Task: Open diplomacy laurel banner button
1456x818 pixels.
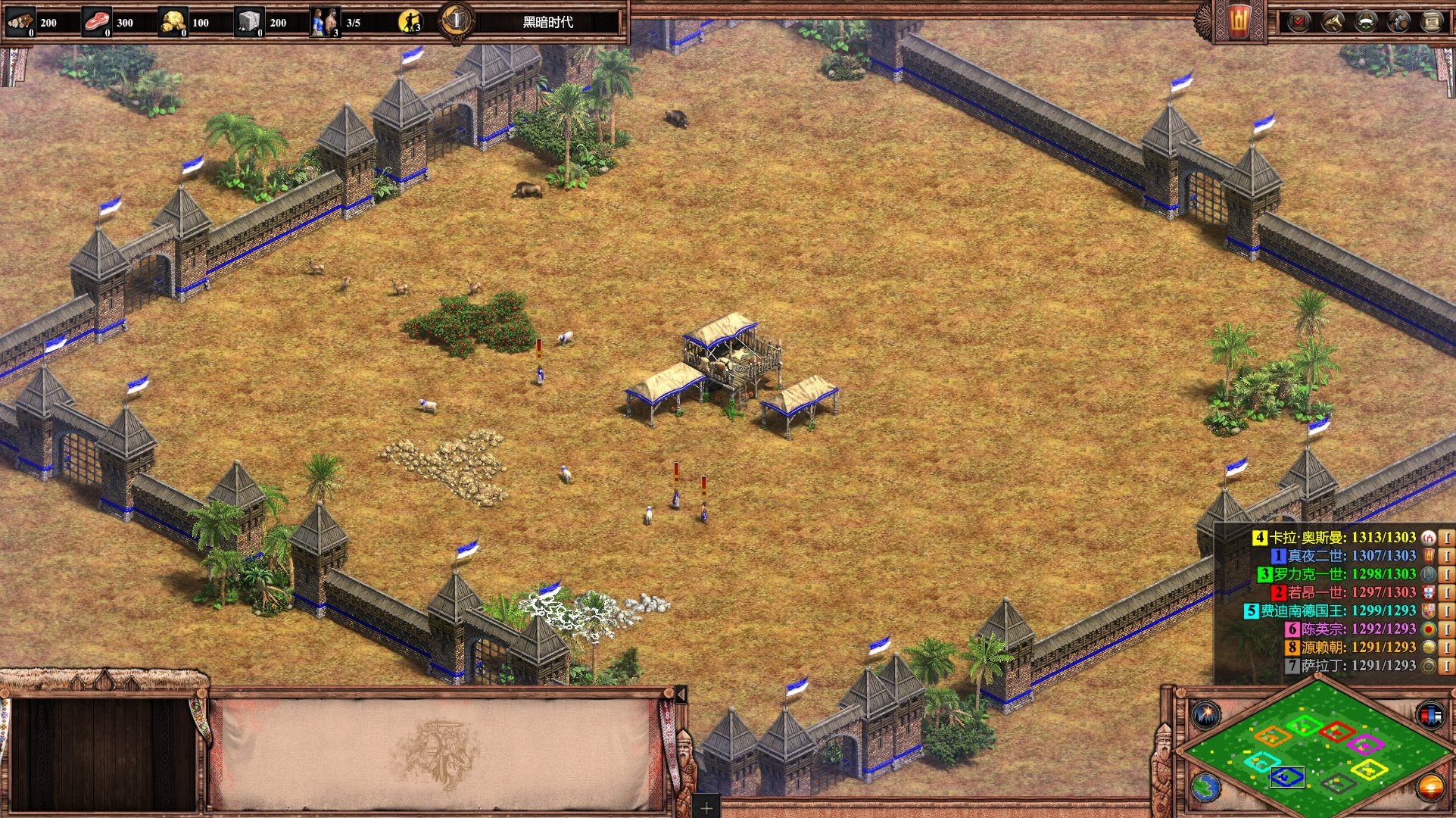Action: click(1366, 22)
